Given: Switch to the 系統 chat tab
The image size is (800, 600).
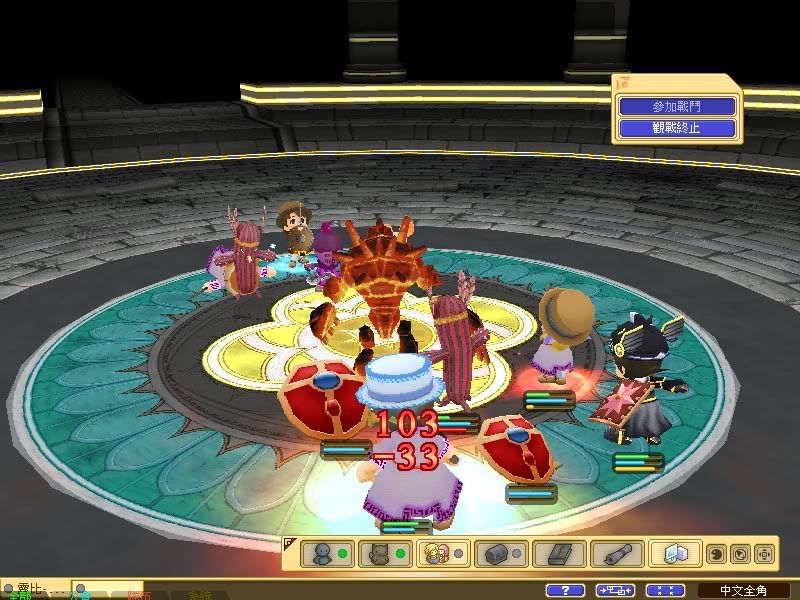Looking at the screenshot, I should coord(200,594).
